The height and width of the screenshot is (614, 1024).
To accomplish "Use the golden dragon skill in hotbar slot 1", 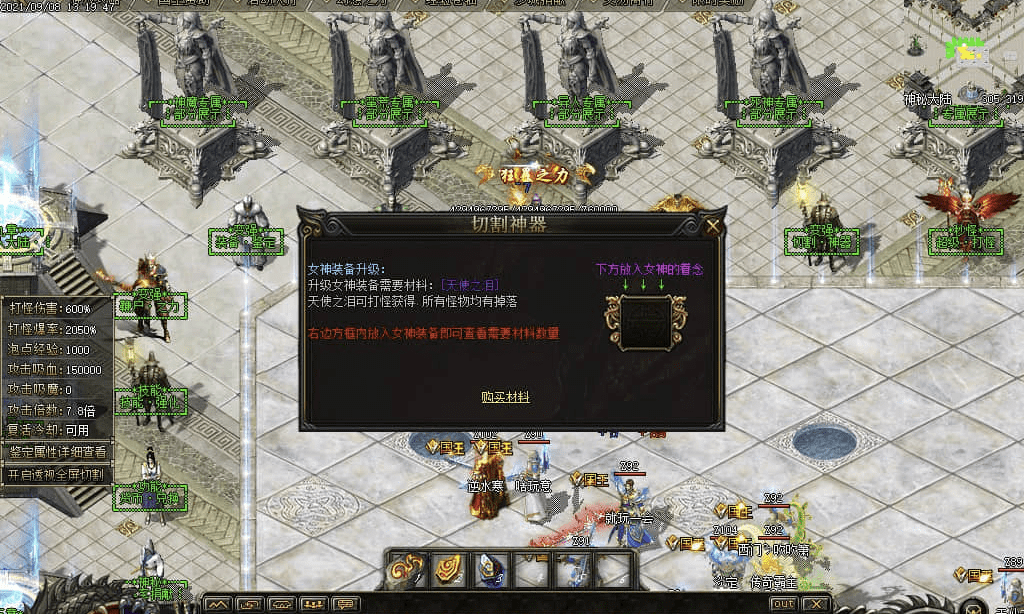I will 408,569.
